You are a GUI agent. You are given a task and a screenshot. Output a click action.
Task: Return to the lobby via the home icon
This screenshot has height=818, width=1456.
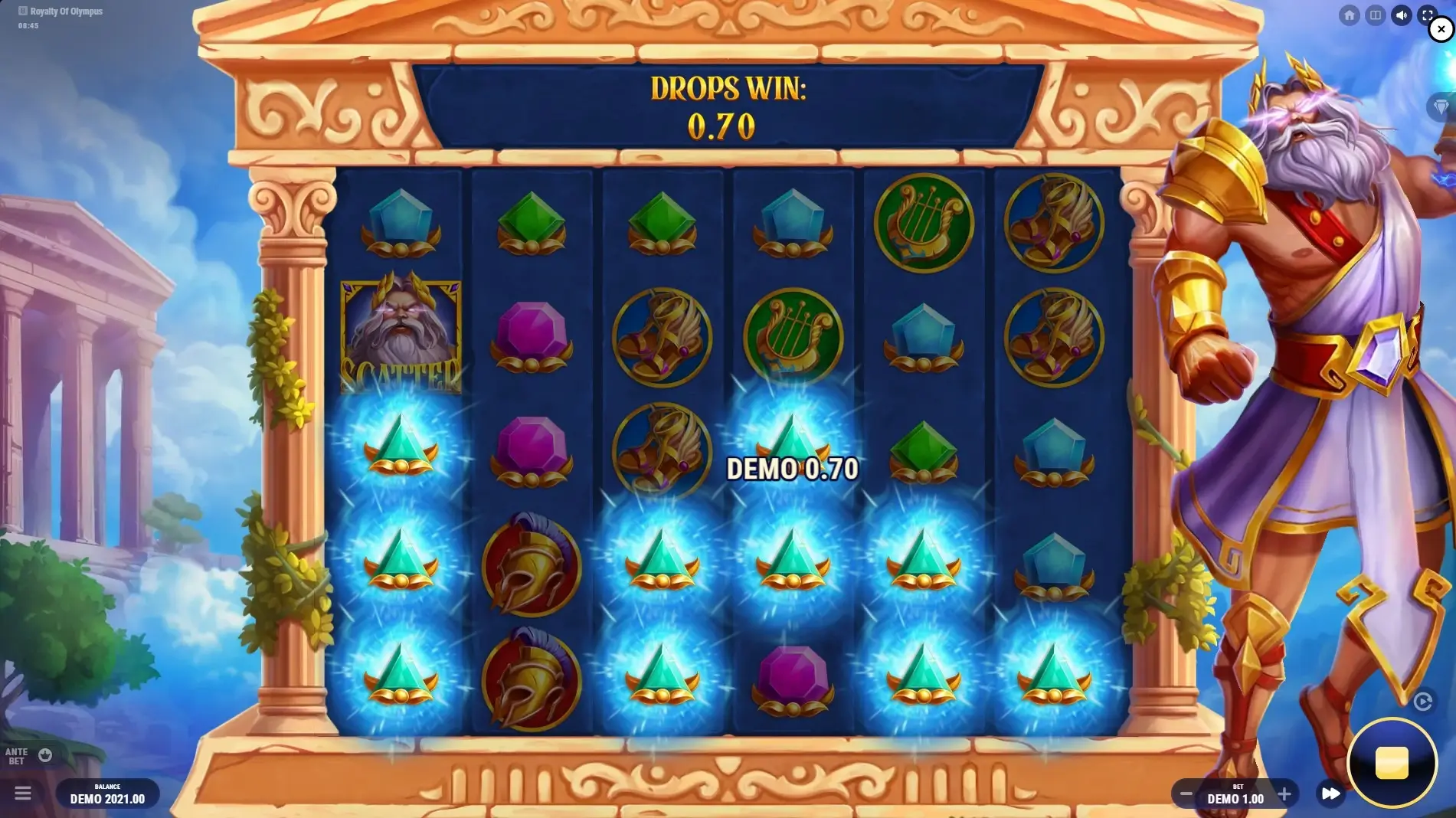click(1350, 15)
